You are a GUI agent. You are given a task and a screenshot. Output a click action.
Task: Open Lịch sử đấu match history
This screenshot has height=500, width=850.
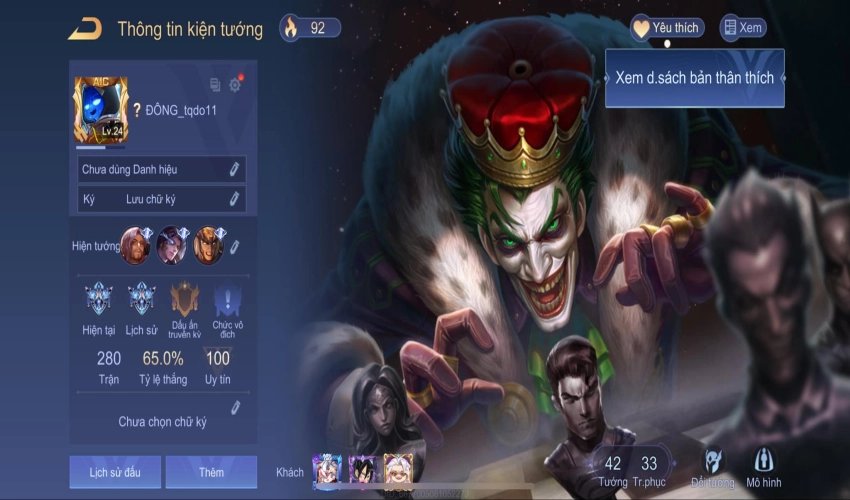(x=114, y=471)
